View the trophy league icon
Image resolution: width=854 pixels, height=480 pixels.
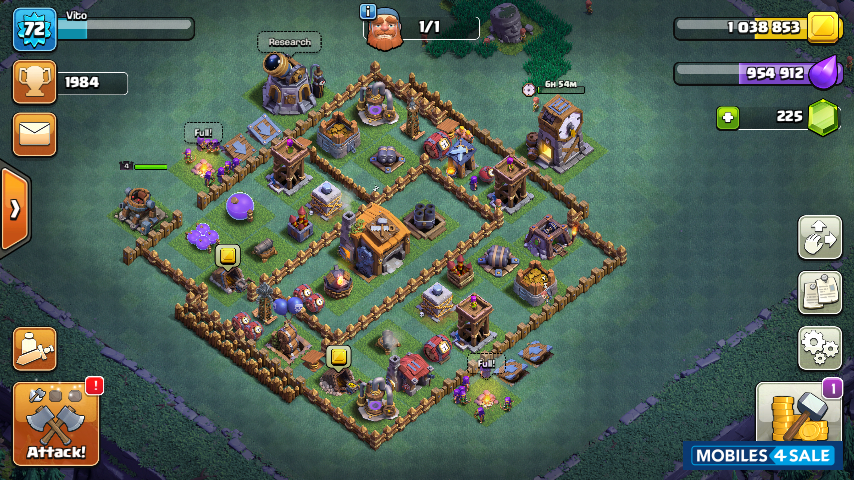pyautogui.click(x=34, y=82)
